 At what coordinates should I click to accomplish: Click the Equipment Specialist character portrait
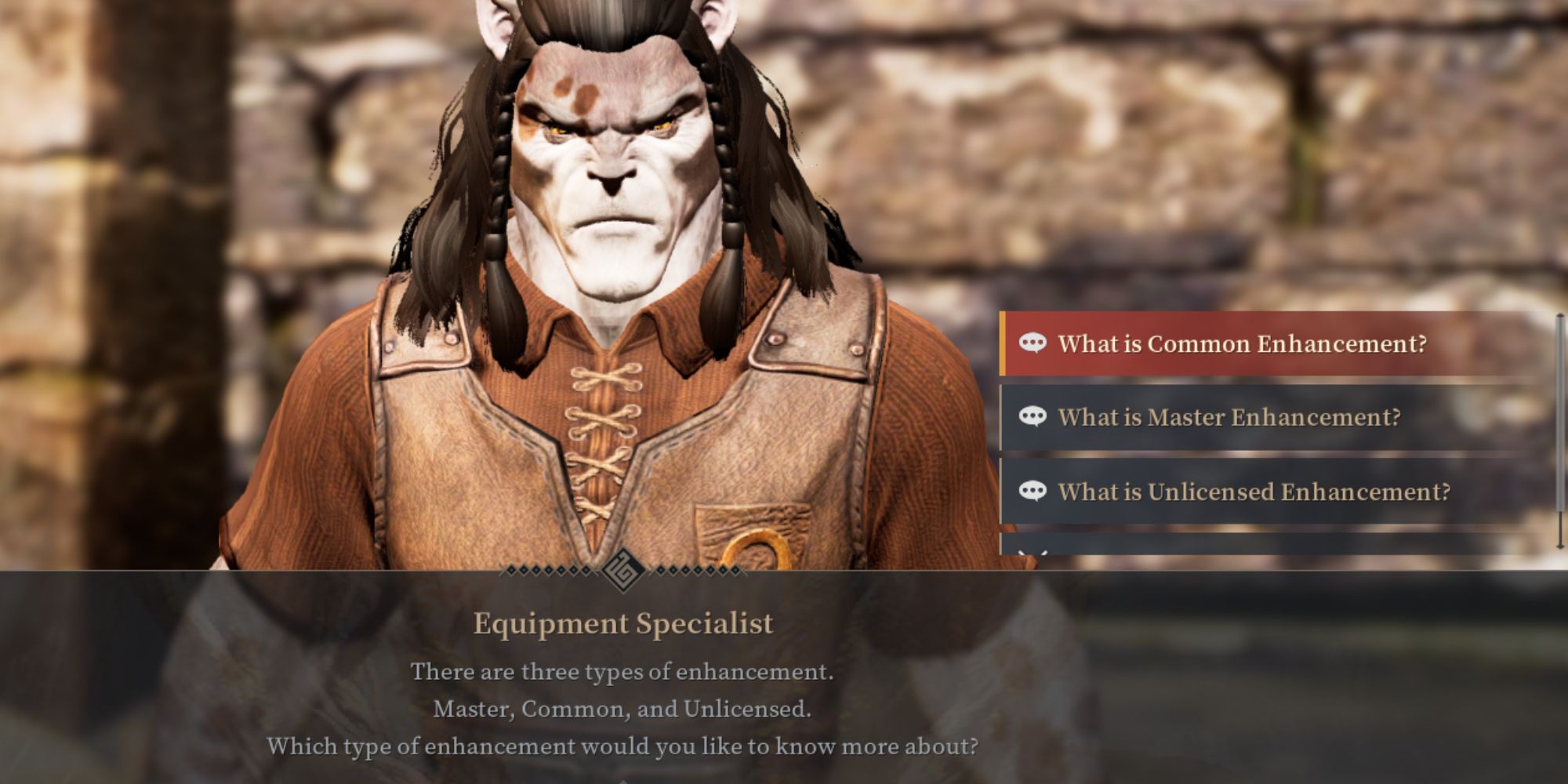click(619, 235)
